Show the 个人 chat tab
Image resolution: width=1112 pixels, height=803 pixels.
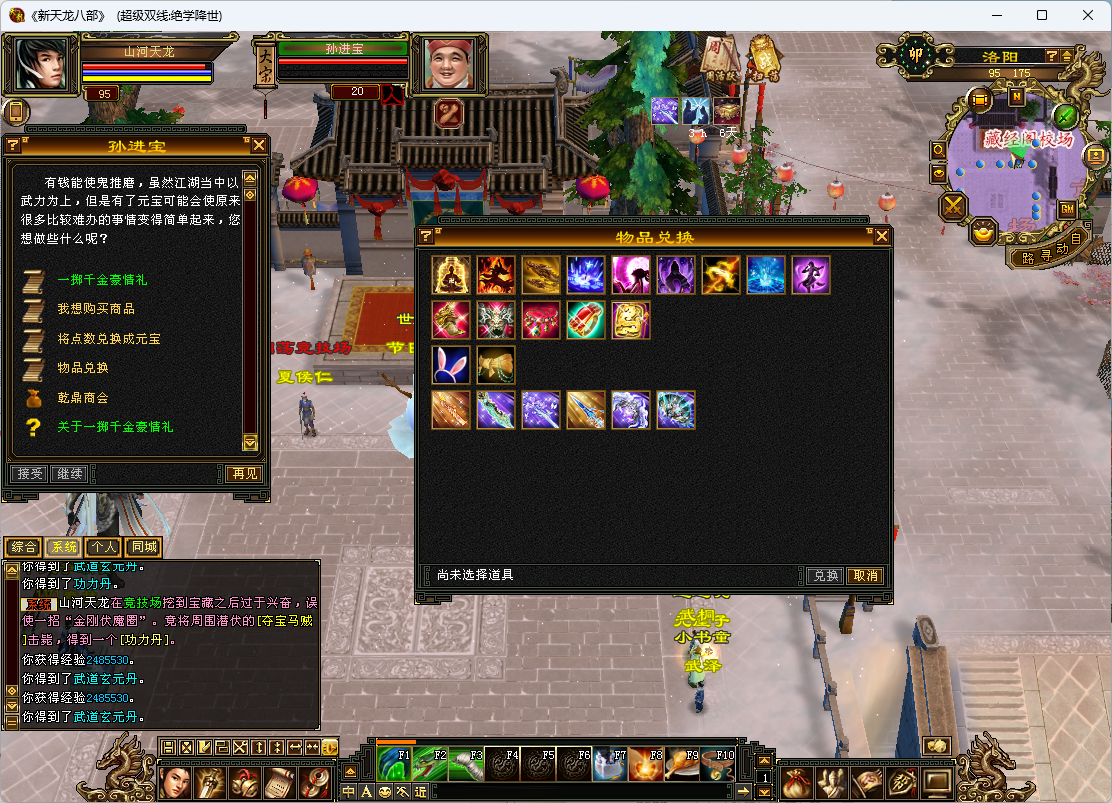[x=103, y=547]
